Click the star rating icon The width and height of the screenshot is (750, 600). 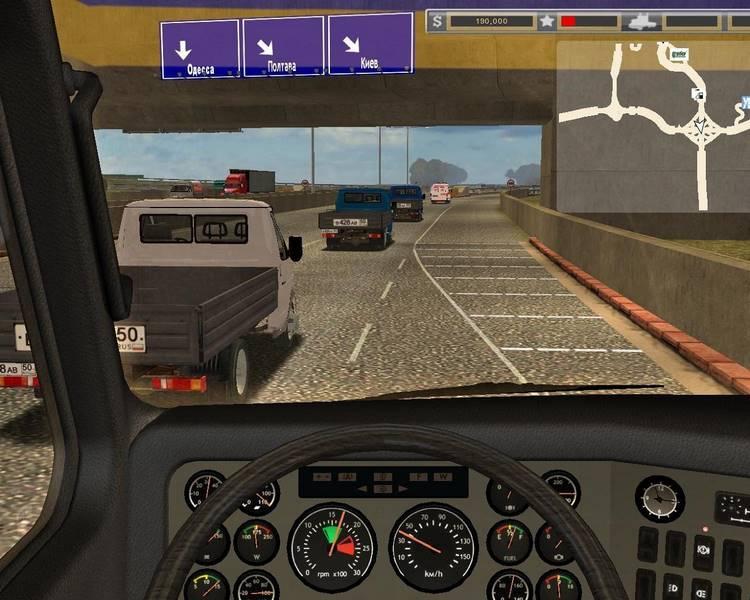547,20
